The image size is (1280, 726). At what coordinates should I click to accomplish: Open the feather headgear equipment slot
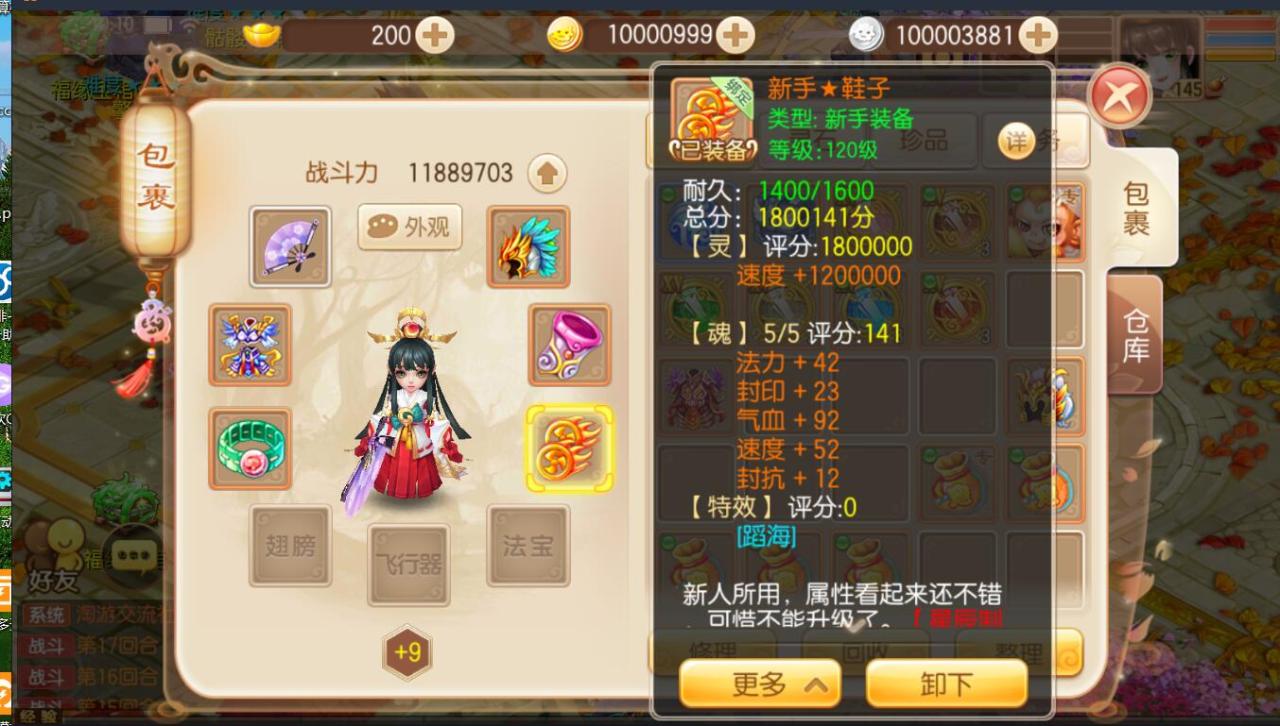click(x=528, y=245)
